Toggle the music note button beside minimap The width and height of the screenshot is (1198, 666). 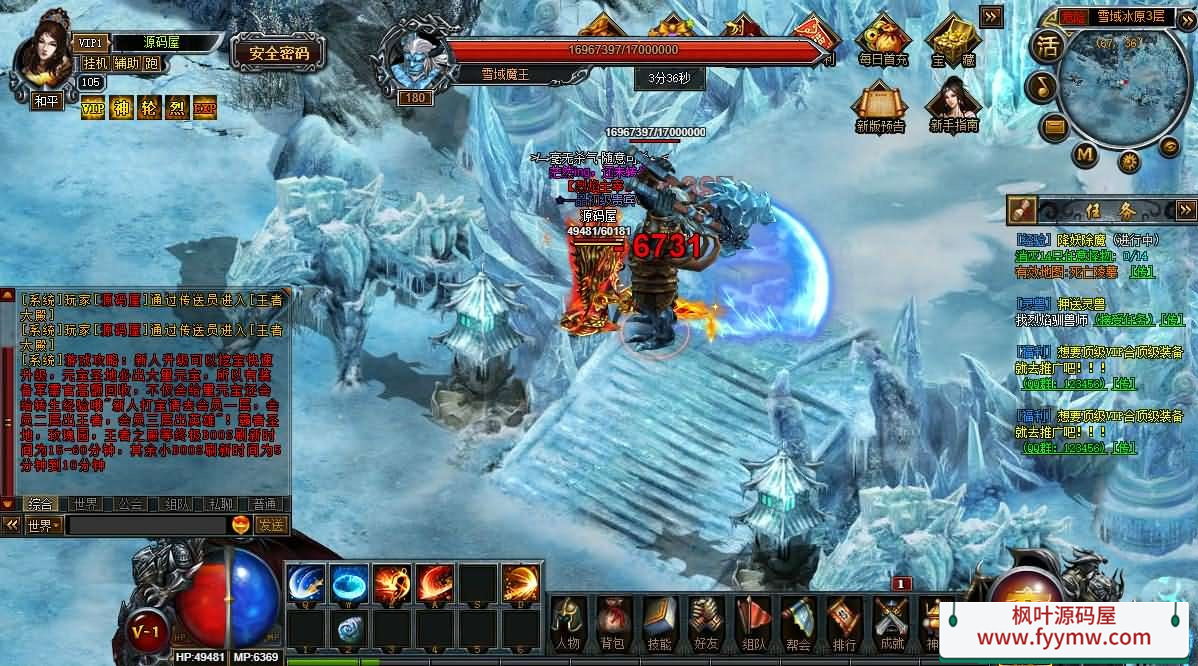coord(1041,87)
